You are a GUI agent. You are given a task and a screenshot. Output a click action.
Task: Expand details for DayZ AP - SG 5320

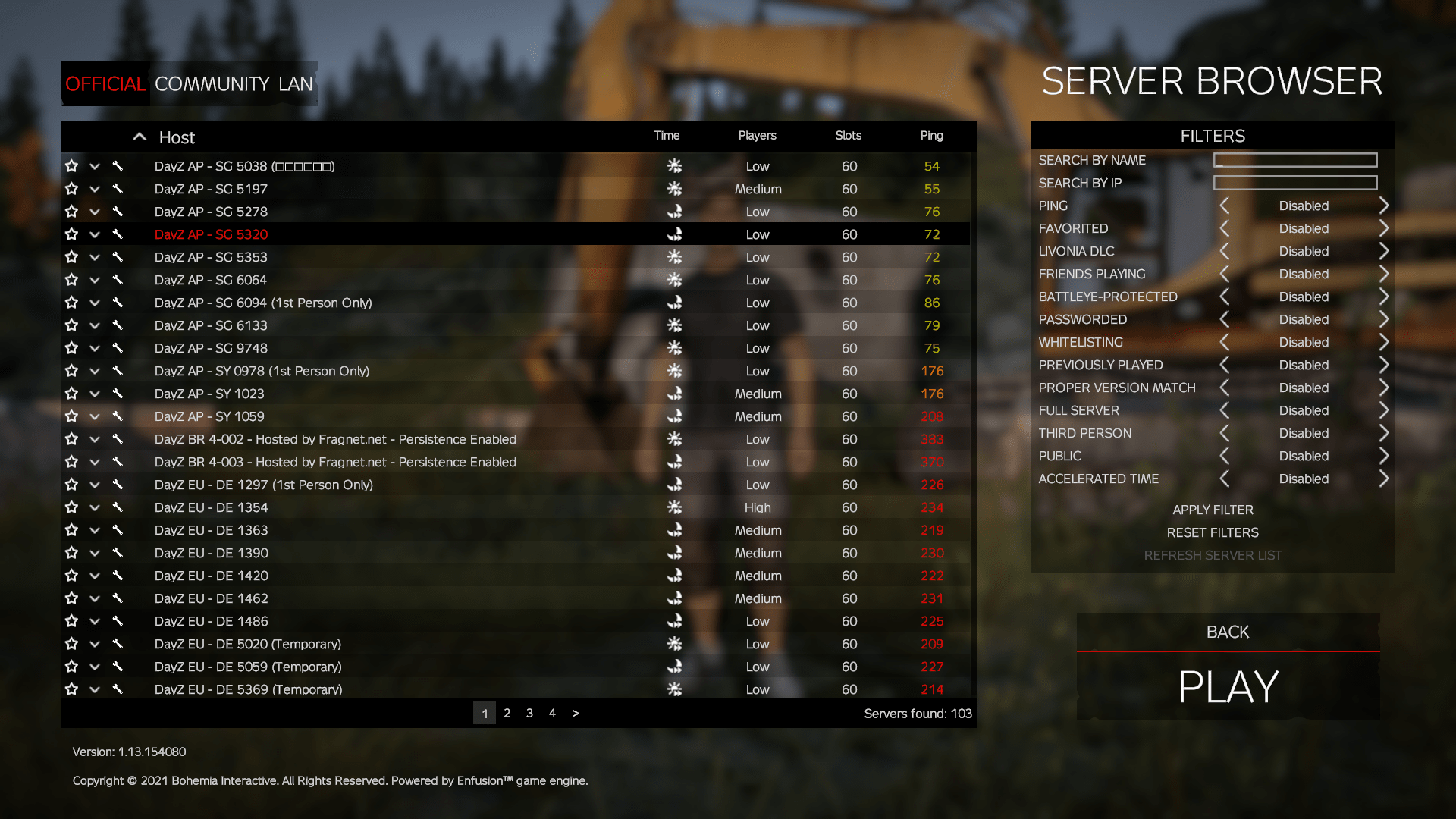point(95,234)
